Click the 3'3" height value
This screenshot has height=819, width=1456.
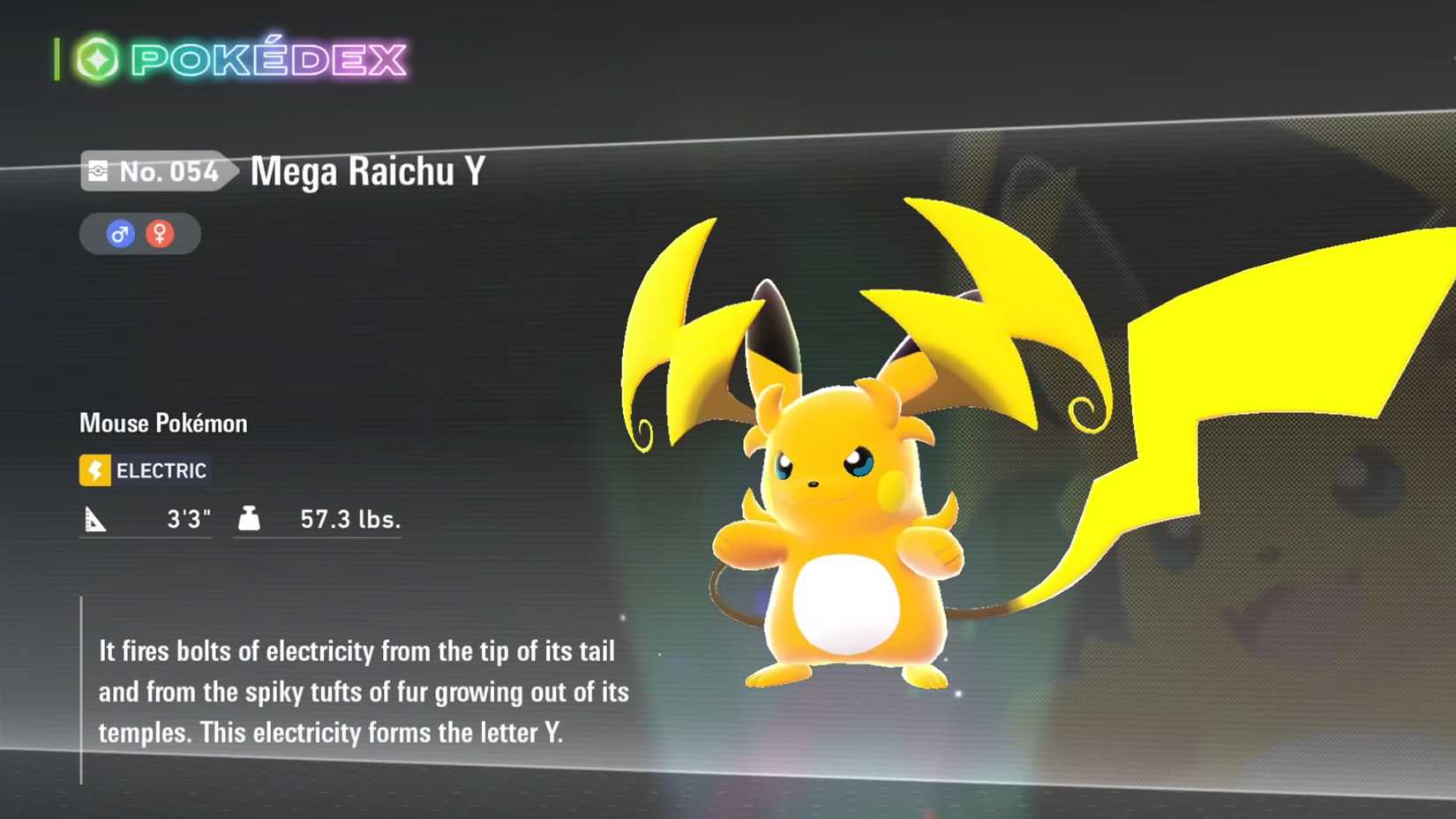(188, 519)
